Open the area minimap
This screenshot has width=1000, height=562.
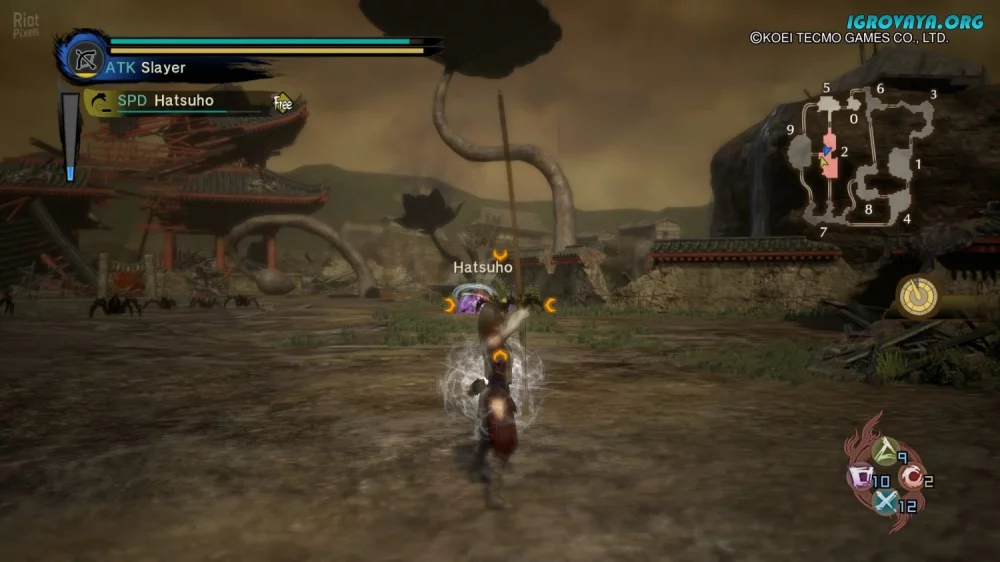862,160
